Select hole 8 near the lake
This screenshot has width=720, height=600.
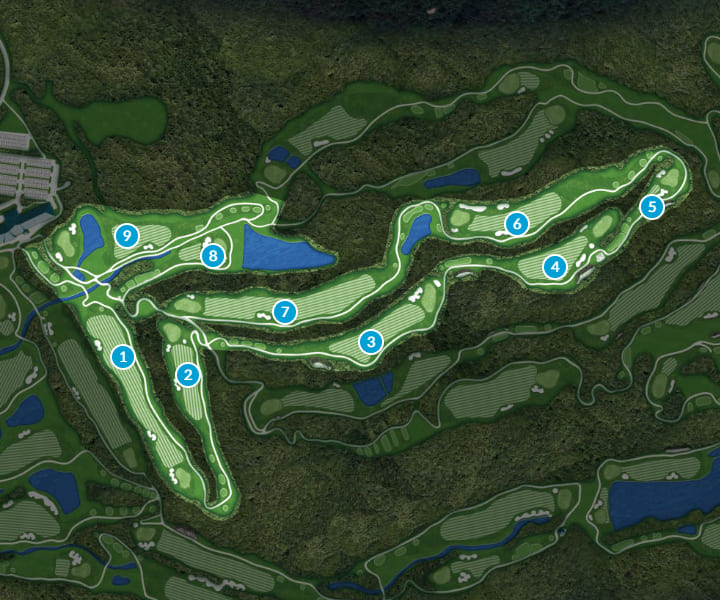pyautogui.click(x=213, y=256)
